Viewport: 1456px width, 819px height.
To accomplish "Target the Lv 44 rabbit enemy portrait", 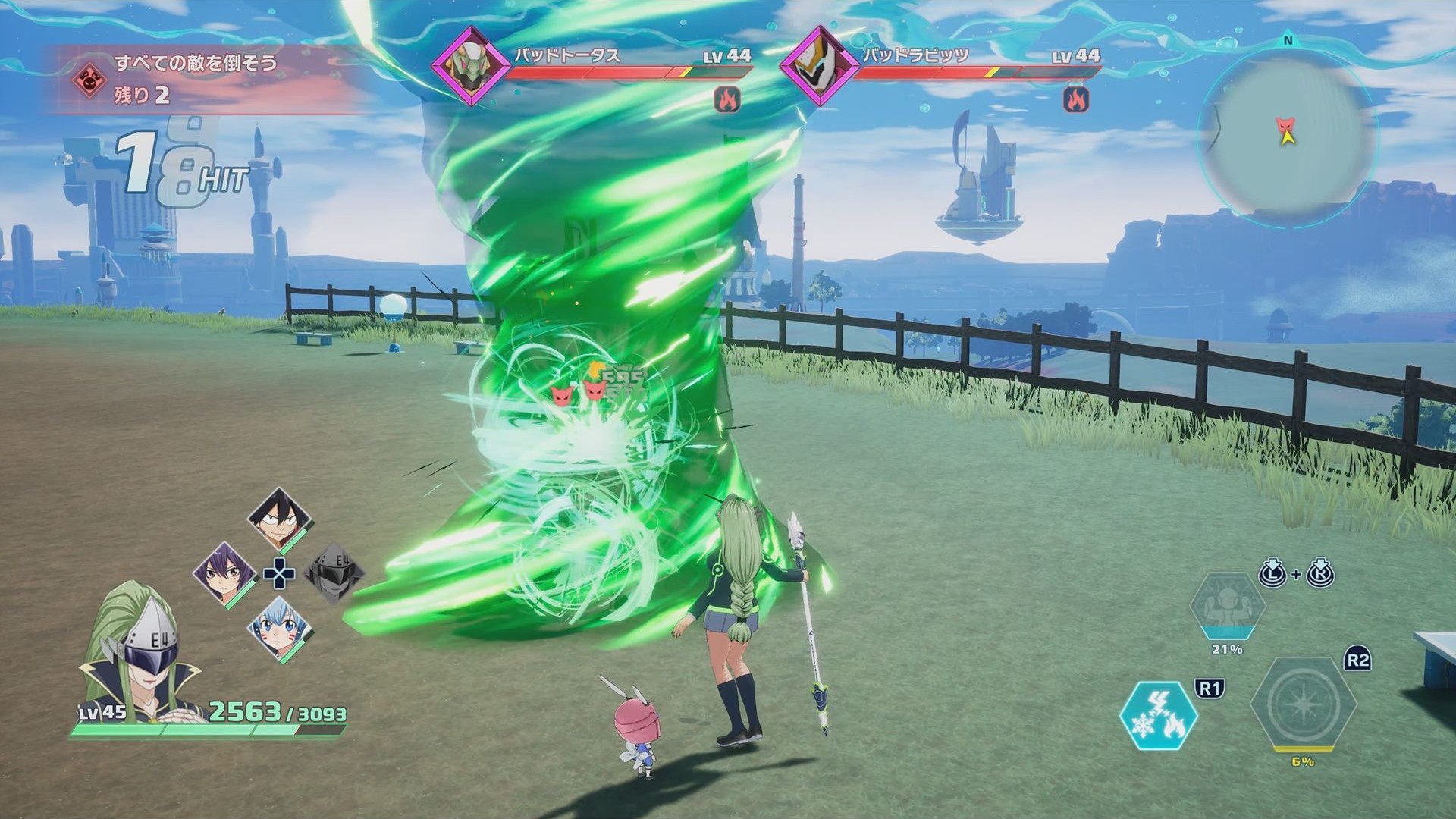I will click(x=821, y=64).
